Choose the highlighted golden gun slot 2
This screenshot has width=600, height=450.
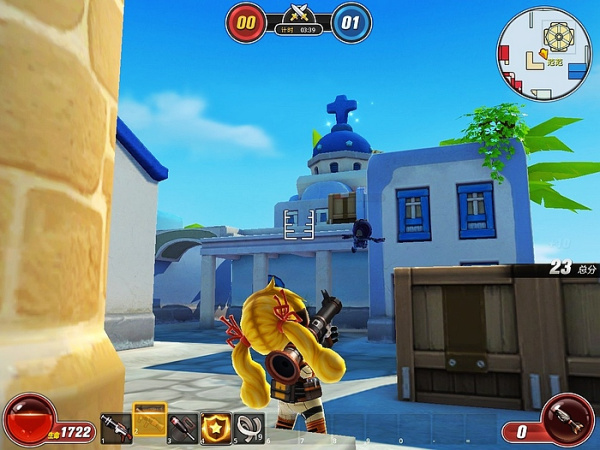[x=150, y=421]
